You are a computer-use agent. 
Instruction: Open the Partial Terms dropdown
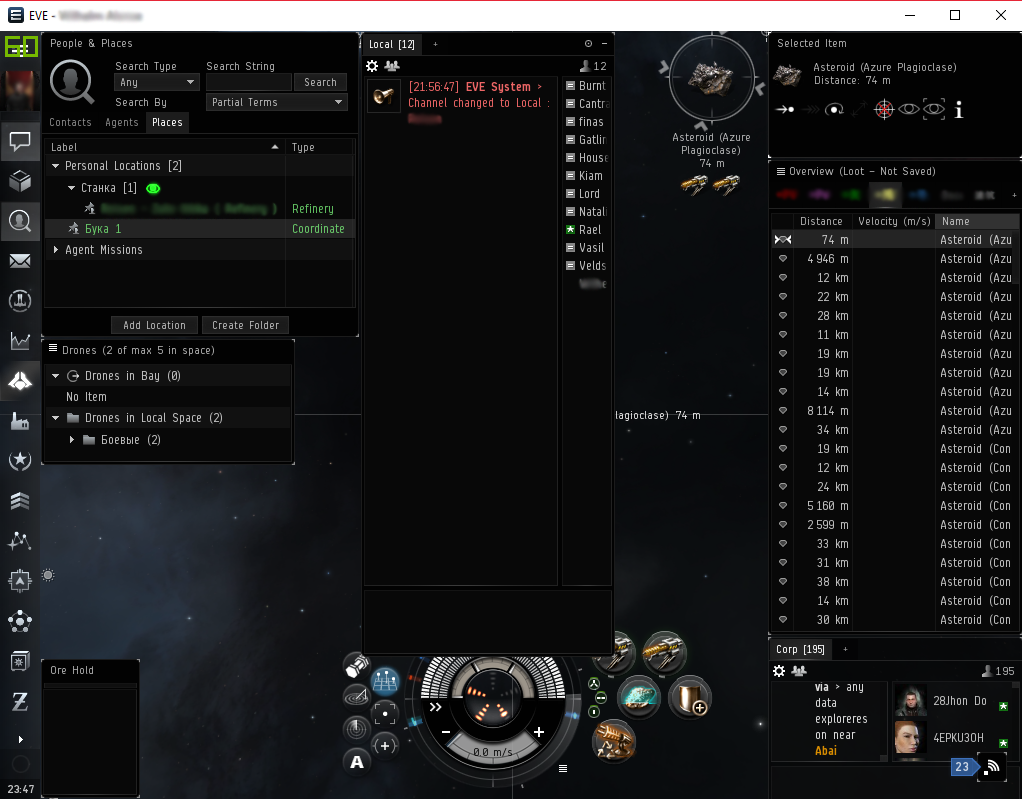(x=277, y=102)
